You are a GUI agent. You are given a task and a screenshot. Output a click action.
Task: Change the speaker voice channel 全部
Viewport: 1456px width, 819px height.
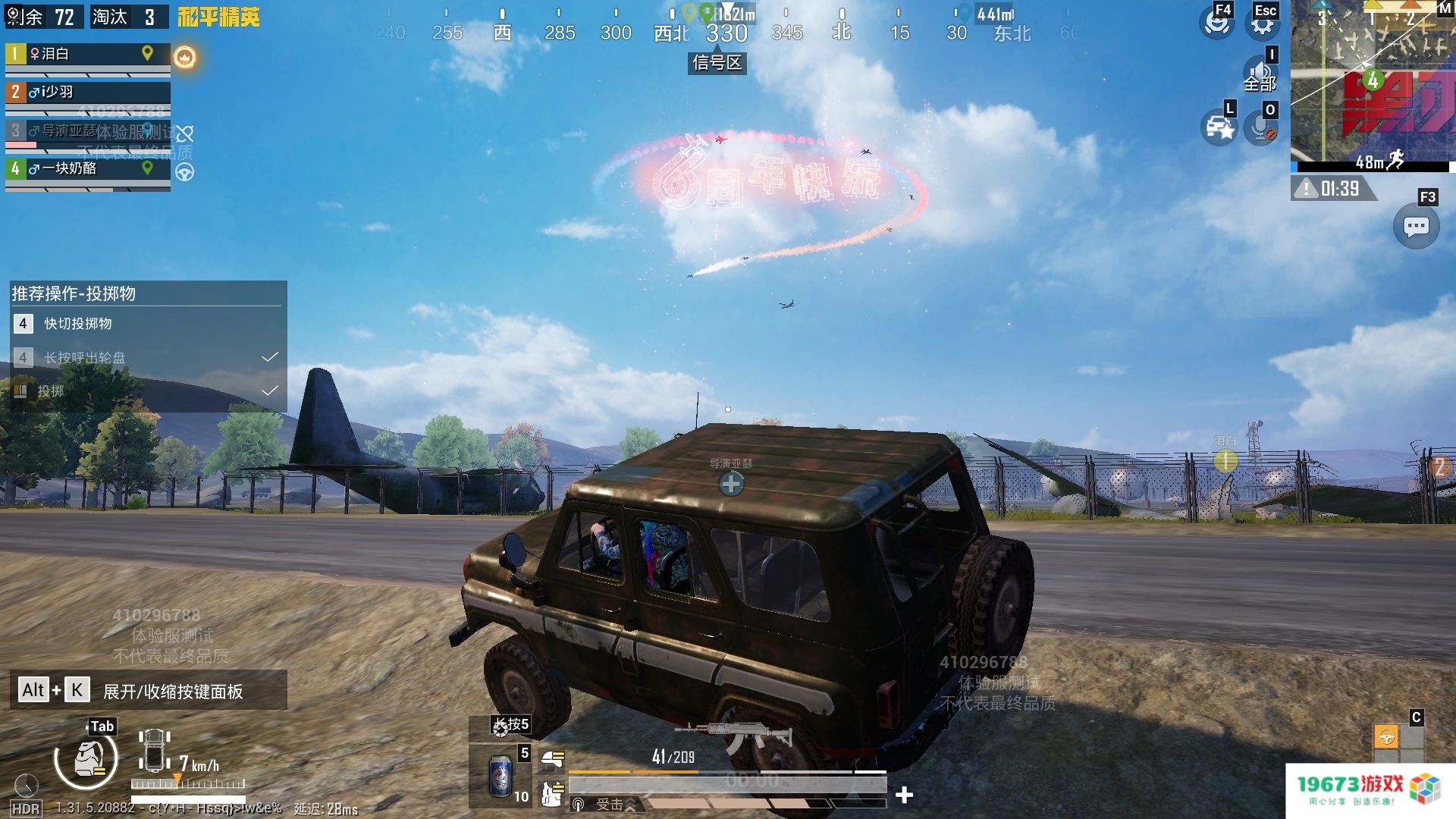click(x=1260, y=76)
